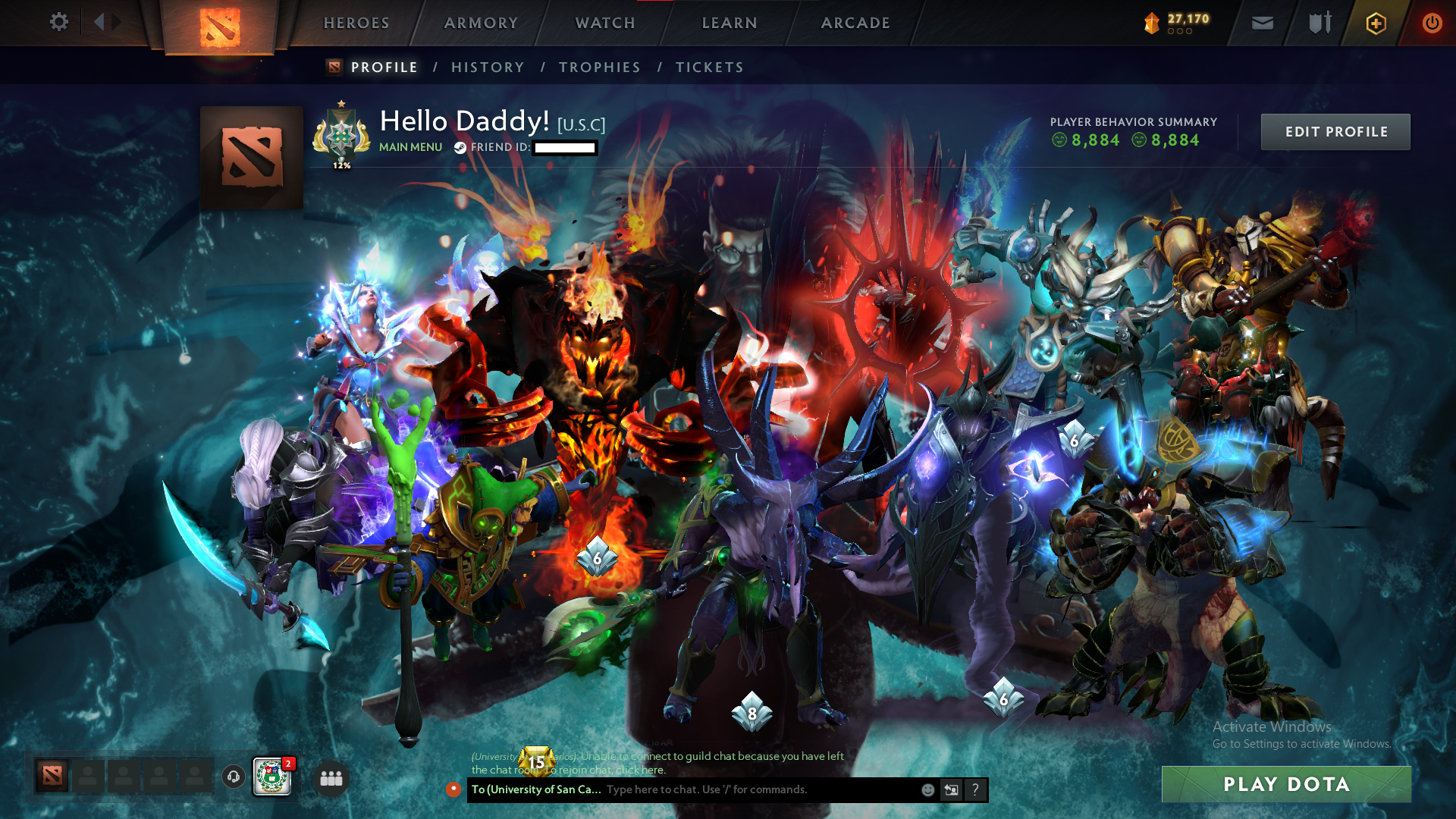Open the mail envelope notifications icon
The width and height of the screenshot is (1456, 819).
pyautogui.click(x=1261, y=23)
